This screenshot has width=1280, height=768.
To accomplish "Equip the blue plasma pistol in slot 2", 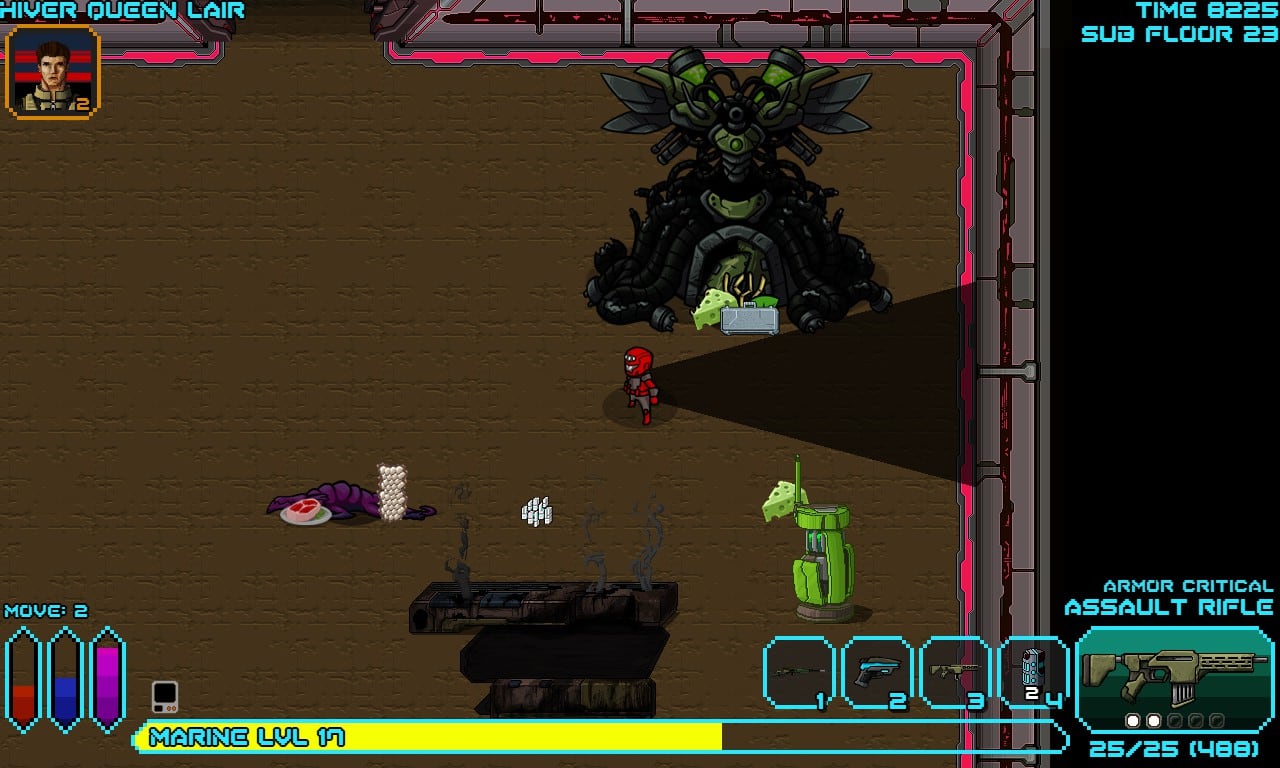I will (878, 673).
